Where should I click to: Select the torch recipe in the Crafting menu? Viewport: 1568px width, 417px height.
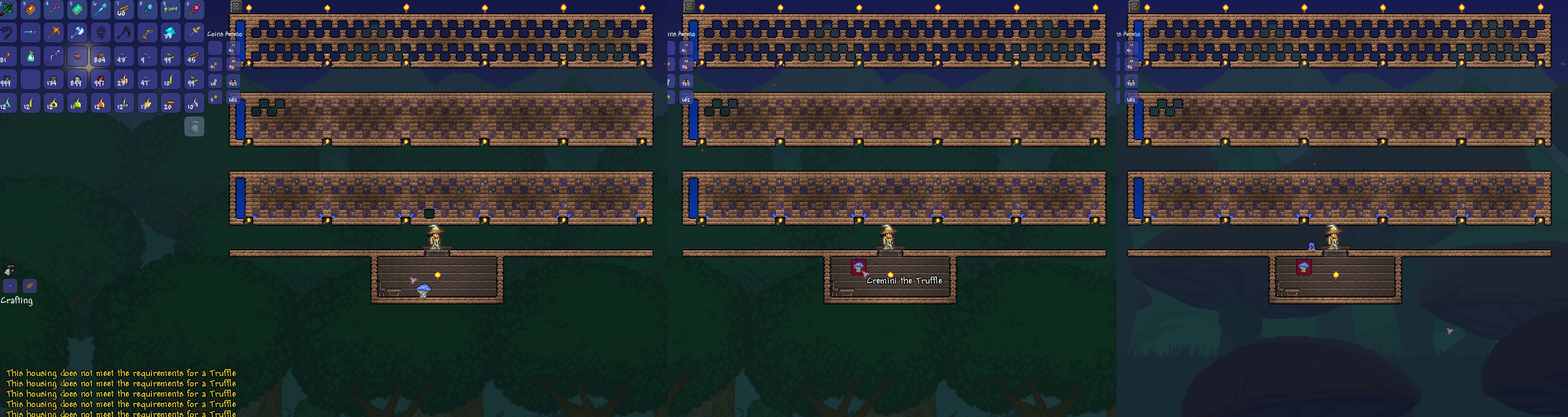pos(10,286)
